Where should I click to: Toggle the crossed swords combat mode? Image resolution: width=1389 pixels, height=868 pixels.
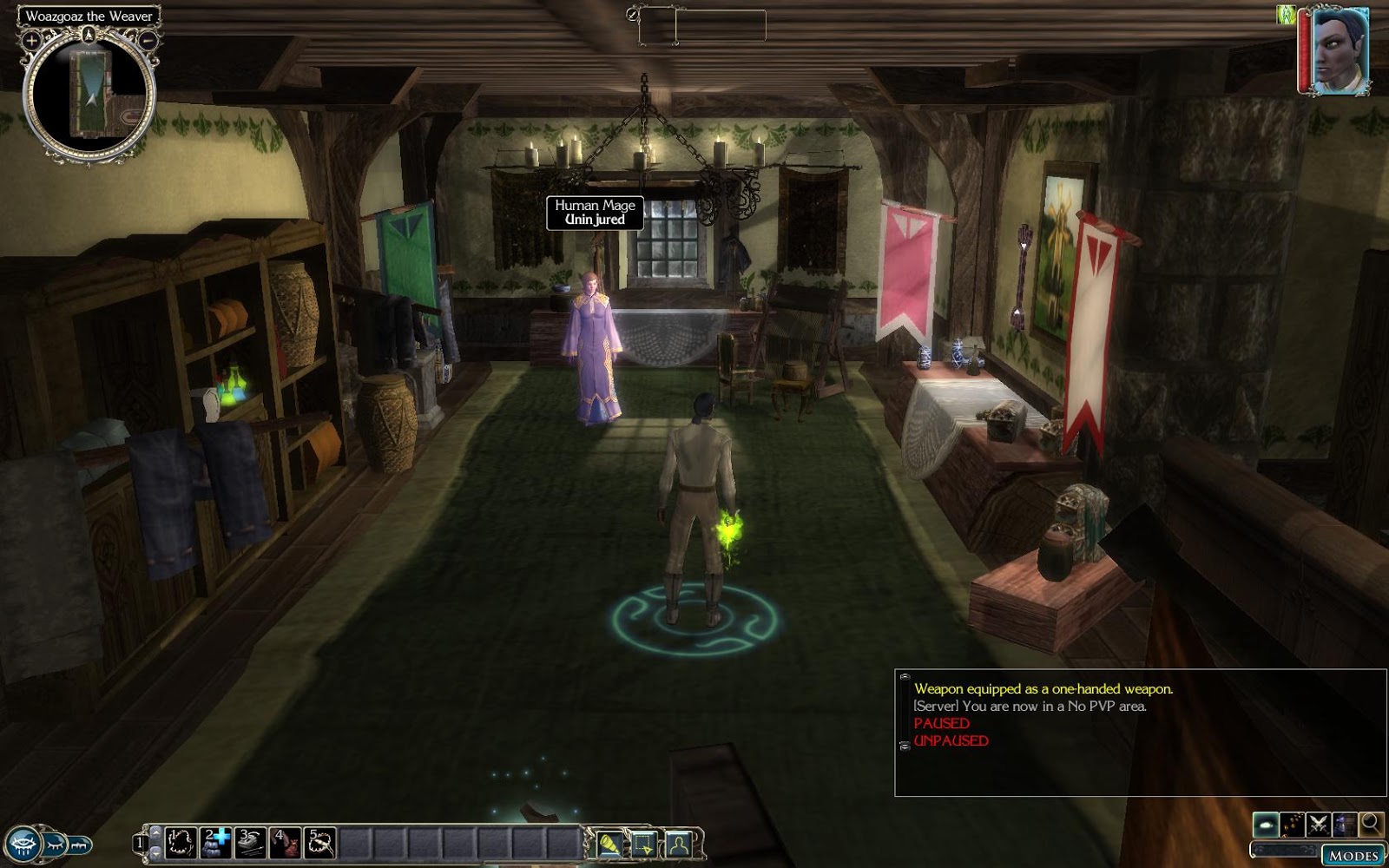1319,824
